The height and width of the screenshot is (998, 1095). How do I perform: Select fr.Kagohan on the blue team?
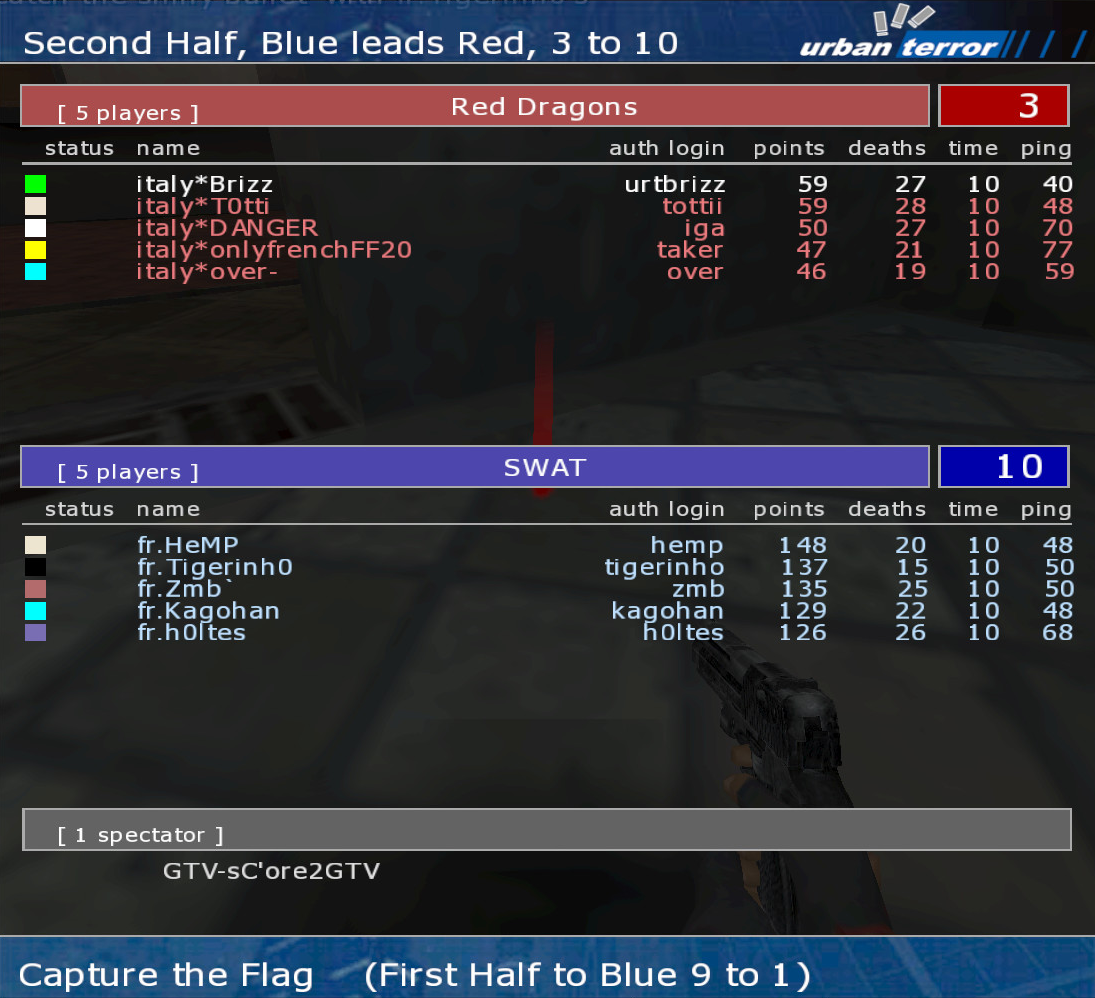[208, 611]
